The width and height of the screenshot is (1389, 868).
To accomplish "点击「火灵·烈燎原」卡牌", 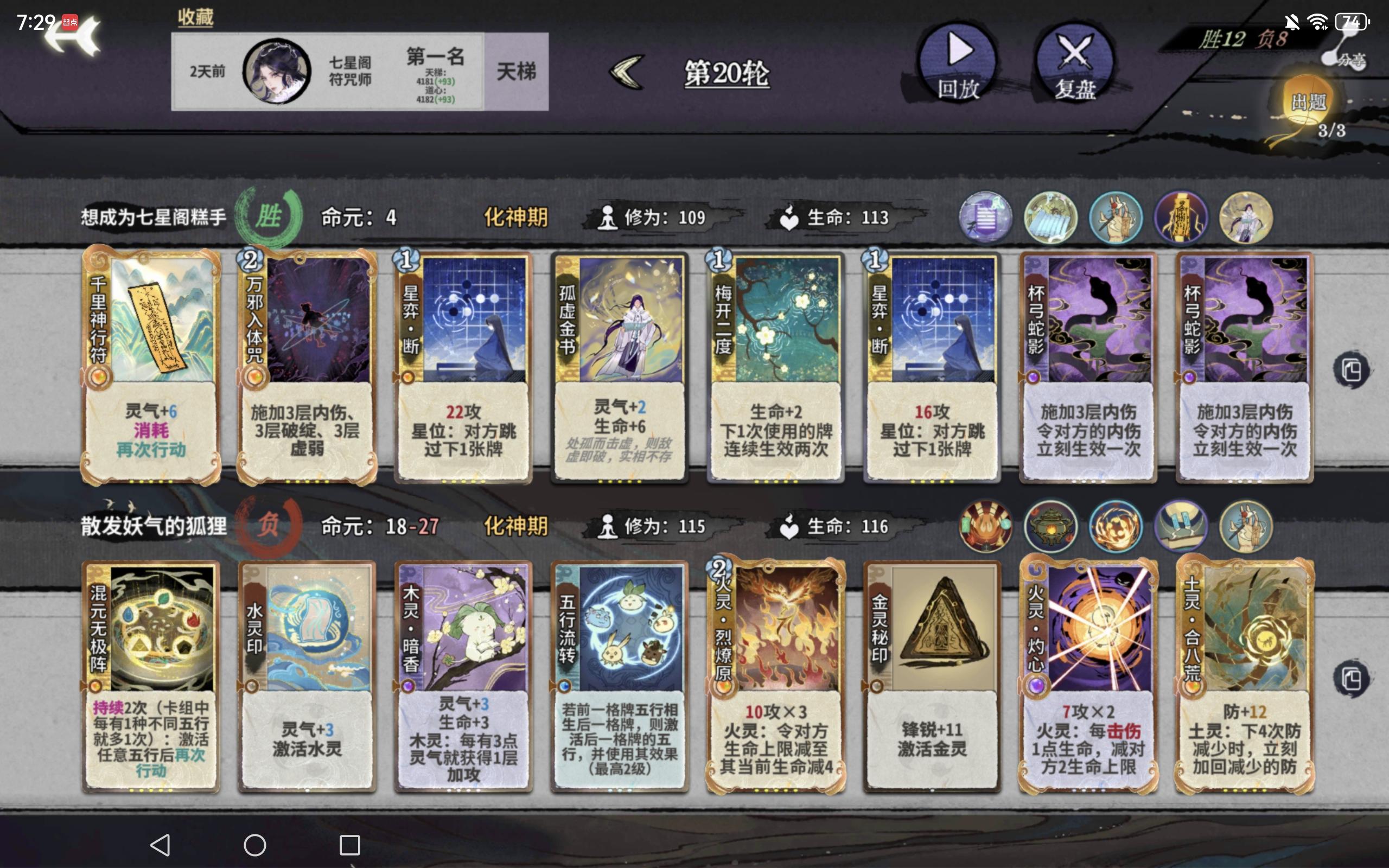I will click(774, 674).
